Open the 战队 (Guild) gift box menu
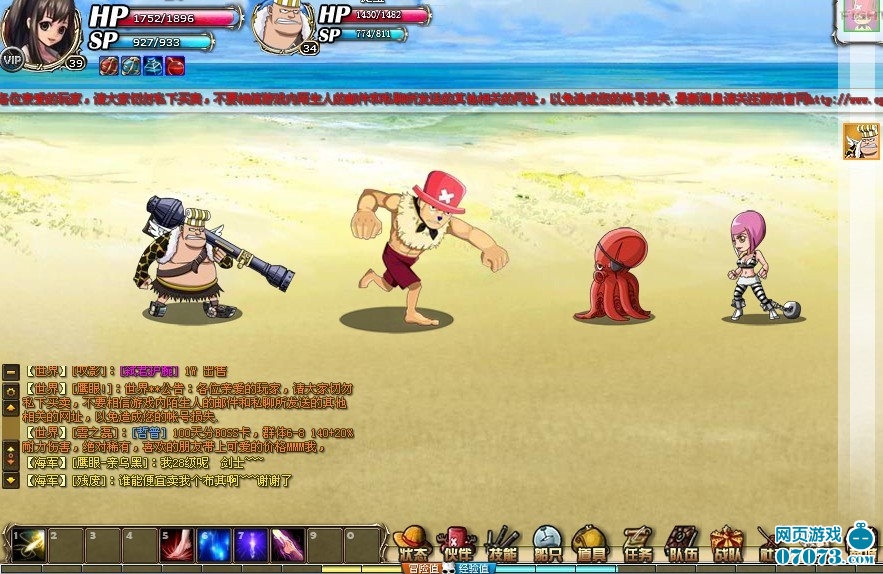Viewport: 883px width, 574px height. tap(727, 544)
